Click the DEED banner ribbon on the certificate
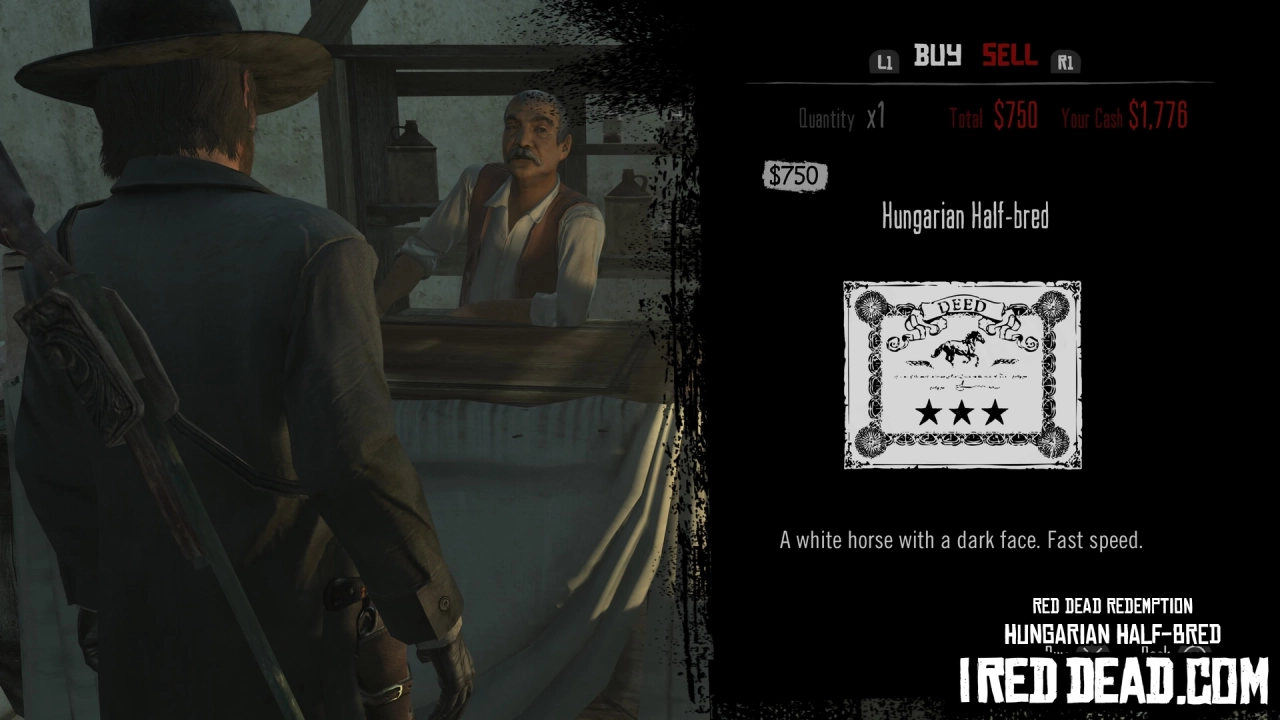Image resolution: width=1280 pixels, height=720 pixels. 961,306
